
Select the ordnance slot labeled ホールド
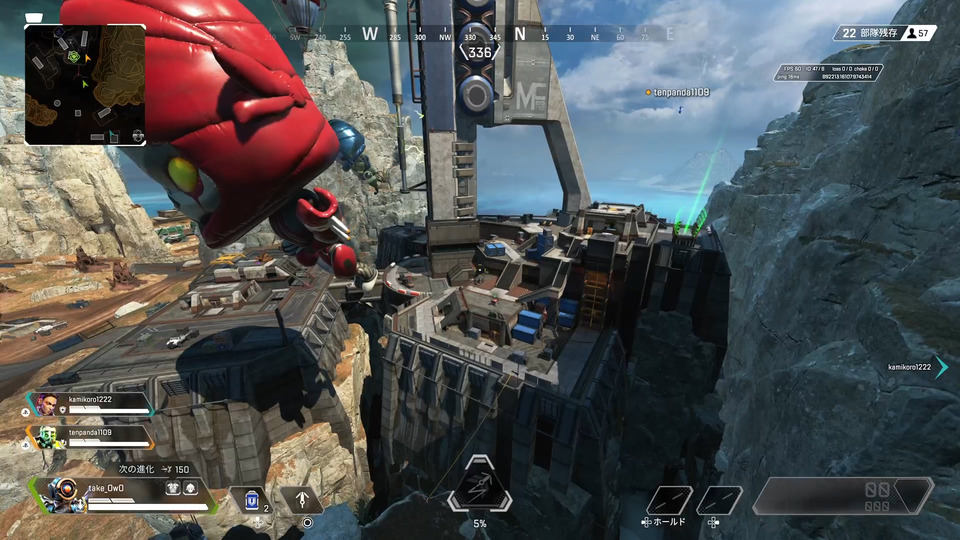[x=669, y=500]
